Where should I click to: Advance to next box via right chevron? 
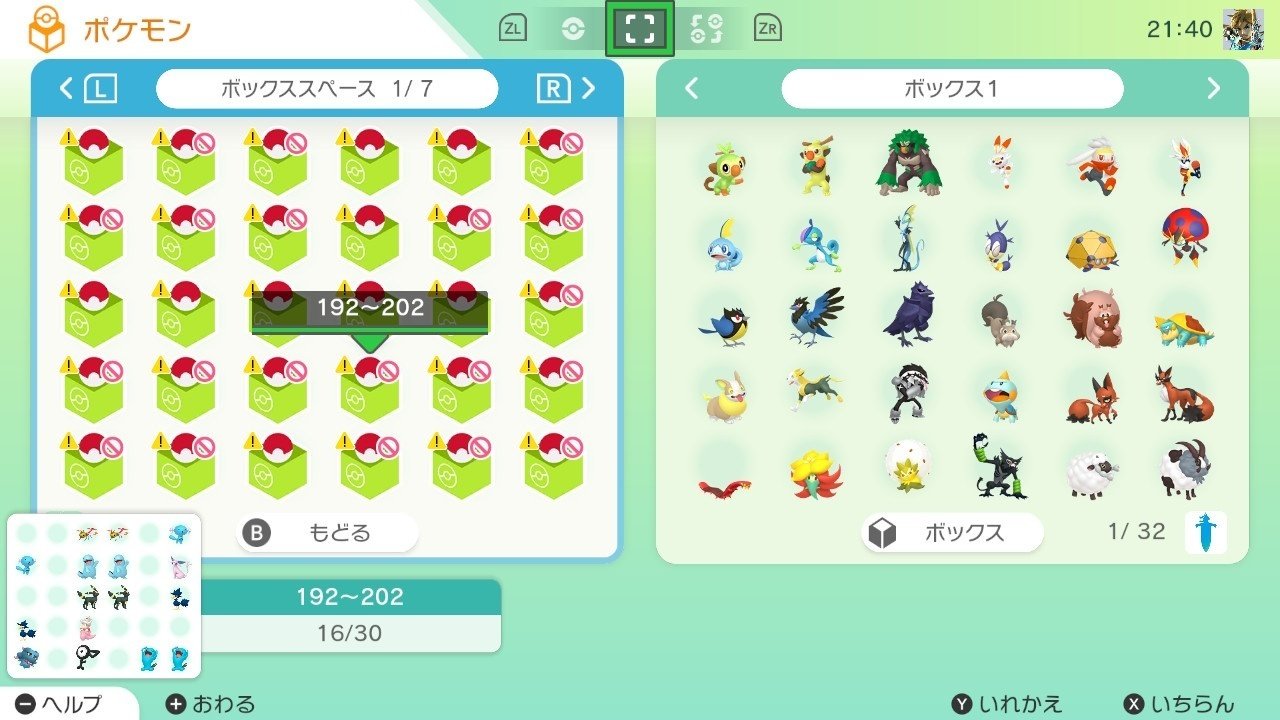click(1214, 89)
